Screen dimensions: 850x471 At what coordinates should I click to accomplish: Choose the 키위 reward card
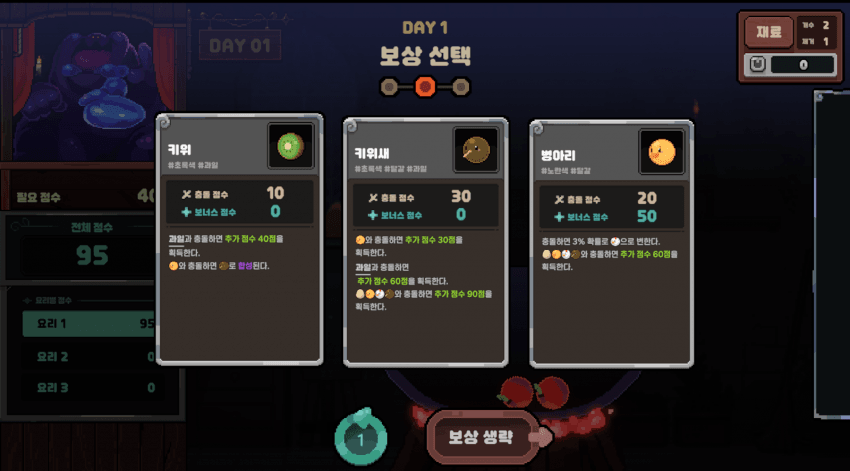pos(239,238)
